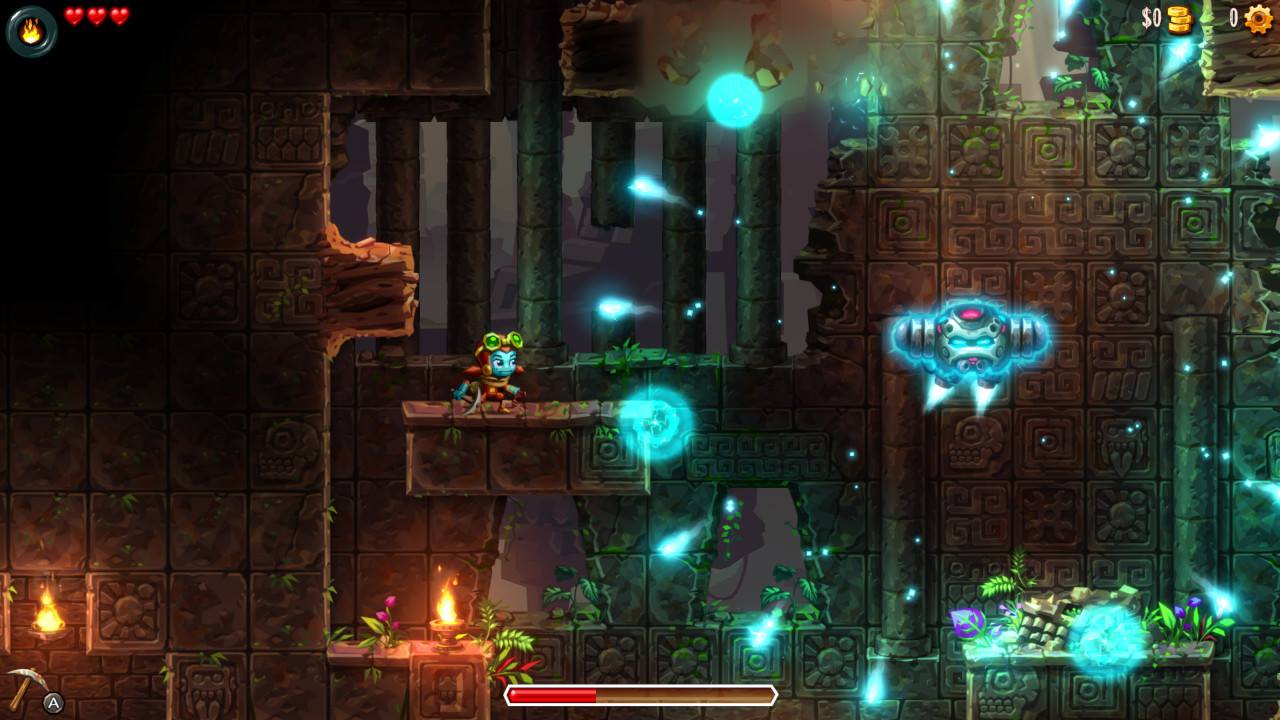Viewport: 1280px width, 720px height.
Task: Click the lamp flame light gauge icon
Action: [x=31, y=31]
